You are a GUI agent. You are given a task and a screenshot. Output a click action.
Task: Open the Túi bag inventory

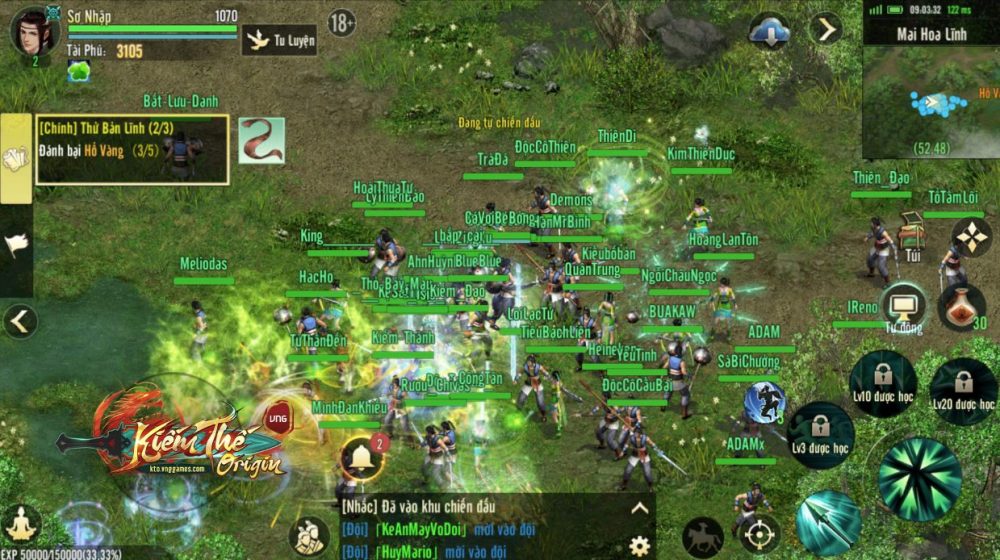[x=910, y=237]
